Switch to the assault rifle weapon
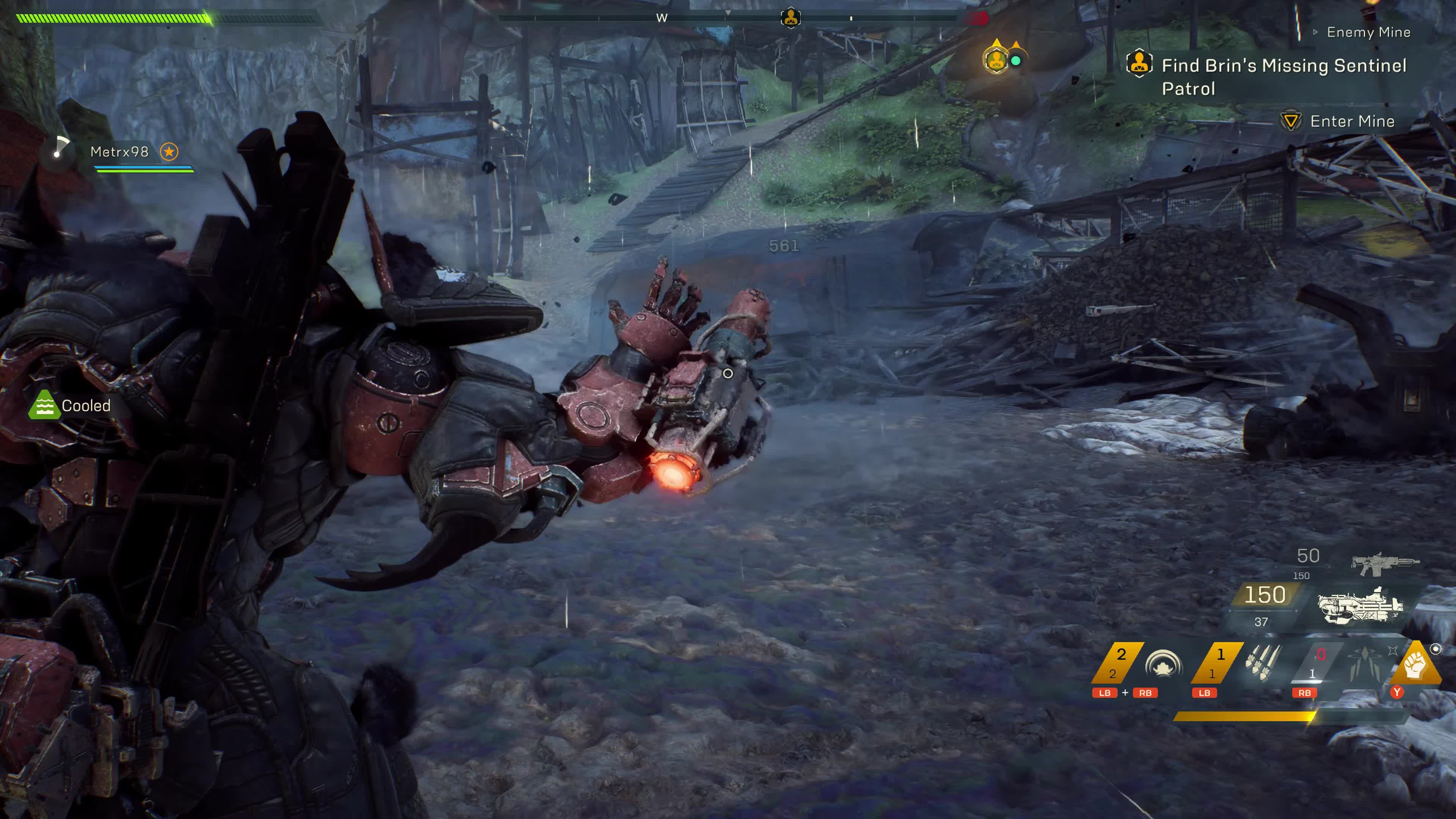1456x819 pixels. tap(1384, 562)
